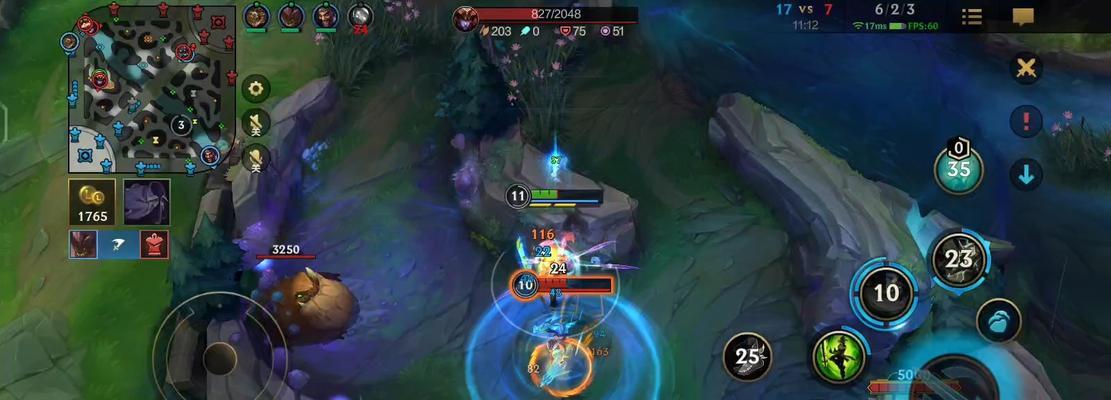Activate the ability on 35 second cooldown
Image resolution: width=1111 pixels, height=400 pixels.
click(958, 168)
